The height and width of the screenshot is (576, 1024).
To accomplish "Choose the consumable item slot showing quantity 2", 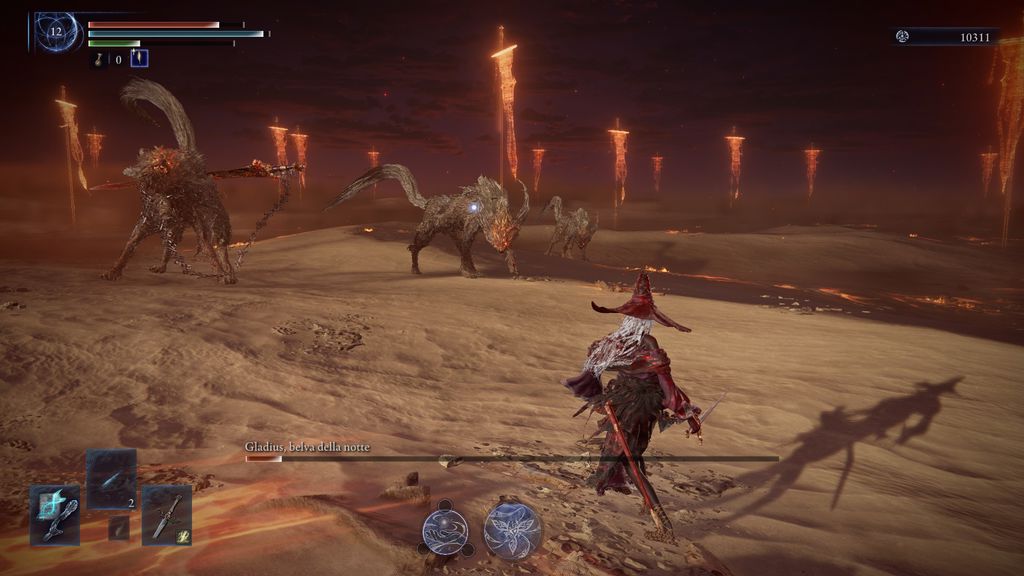I will 110,479.
